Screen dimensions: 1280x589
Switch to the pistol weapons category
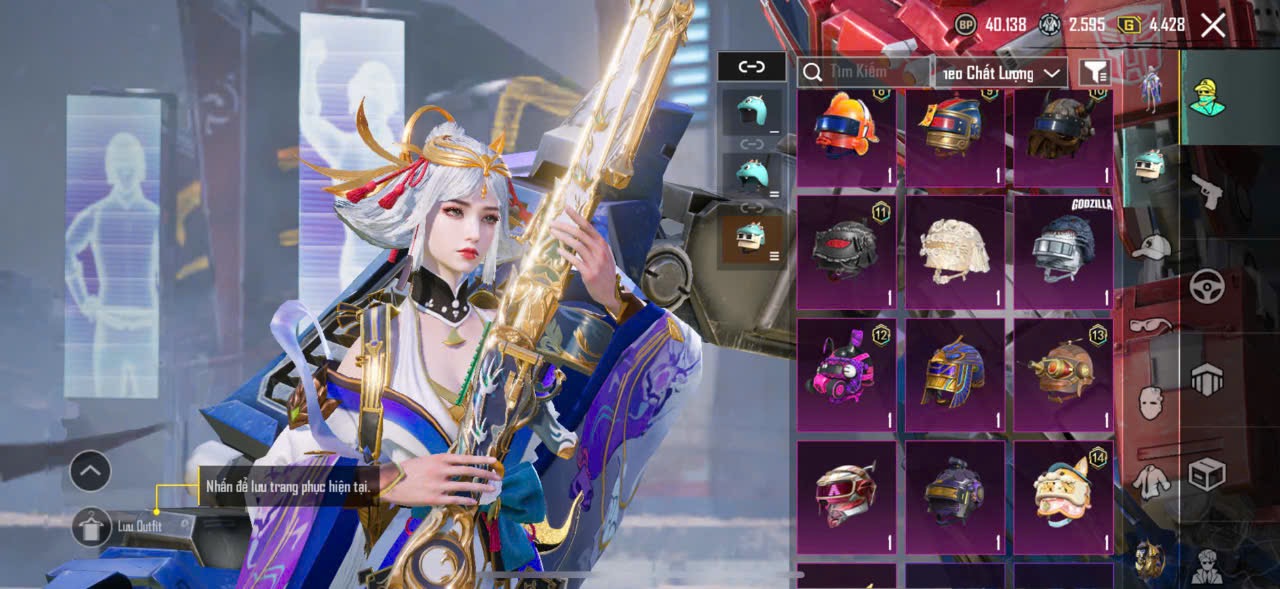click(1207, 191)
